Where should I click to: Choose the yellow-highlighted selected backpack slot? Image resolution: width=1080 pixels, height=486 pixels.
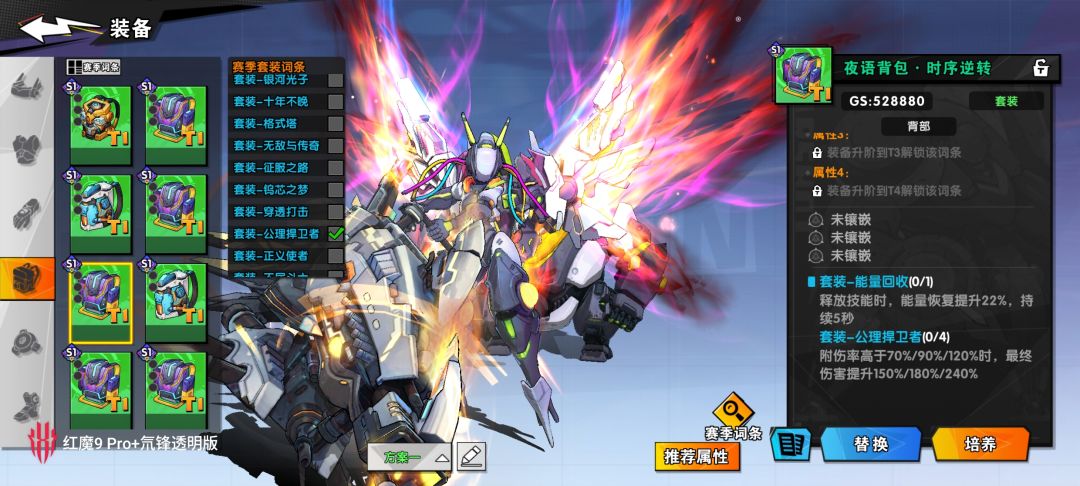pyautogui.click(x=100, y=302)
